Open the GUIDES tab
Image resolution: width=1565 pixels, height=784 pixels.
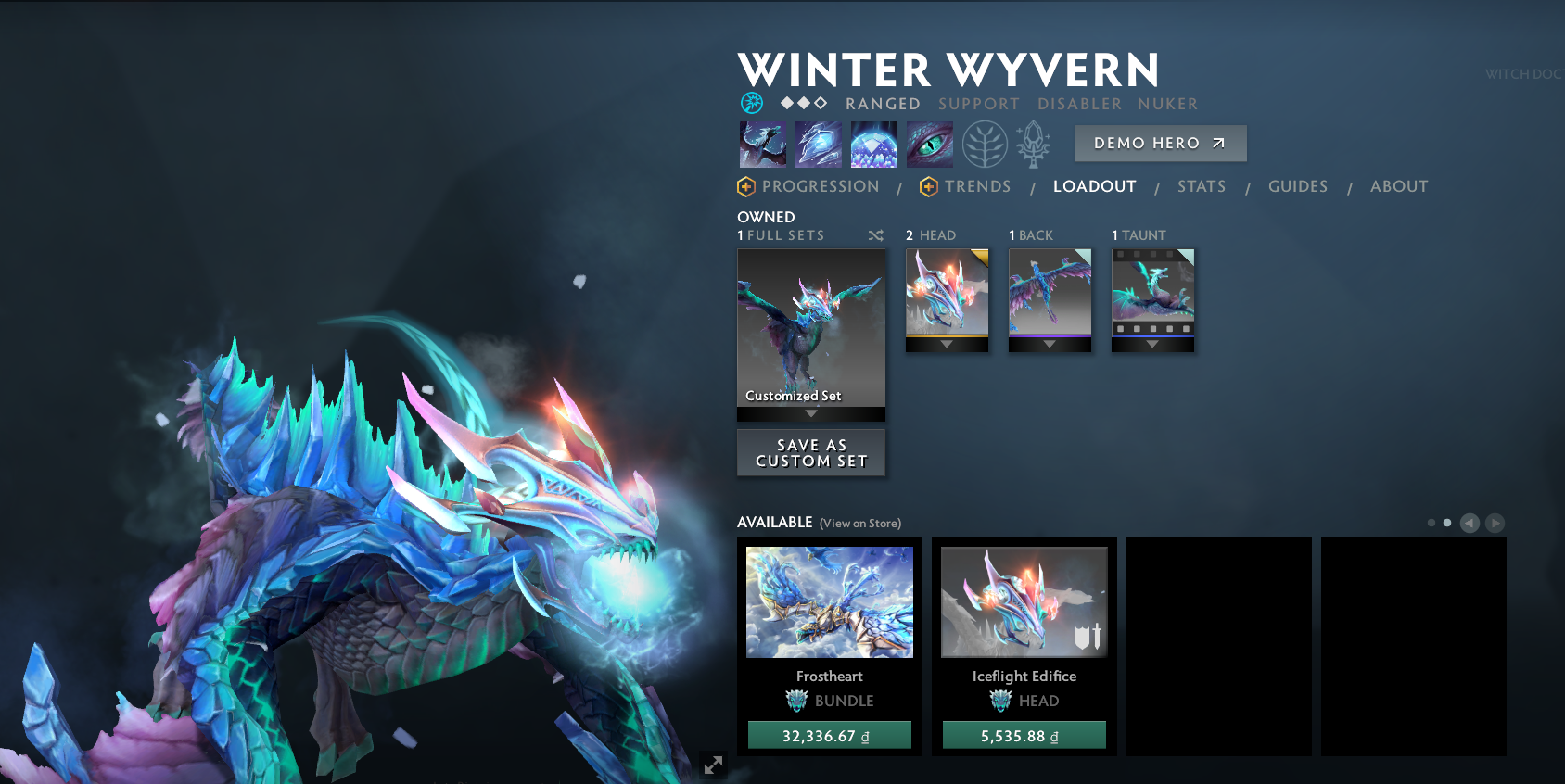(x=1298, y=186)
